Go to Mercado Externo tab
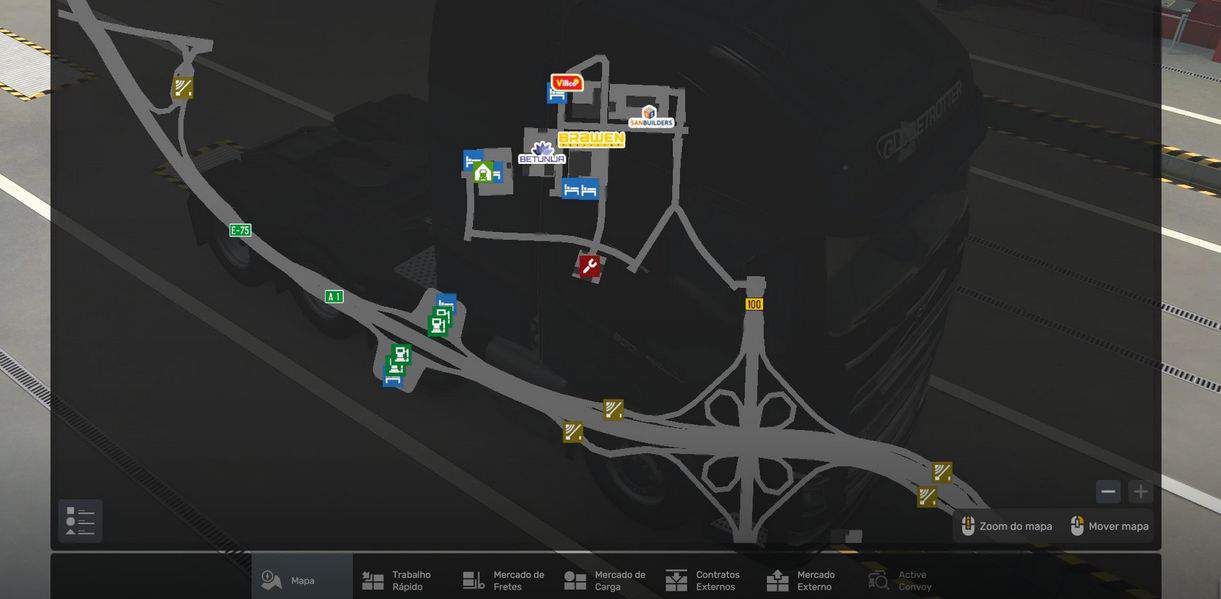The image size is (1221, 599). pyautogui.click(x=802, y=580)
